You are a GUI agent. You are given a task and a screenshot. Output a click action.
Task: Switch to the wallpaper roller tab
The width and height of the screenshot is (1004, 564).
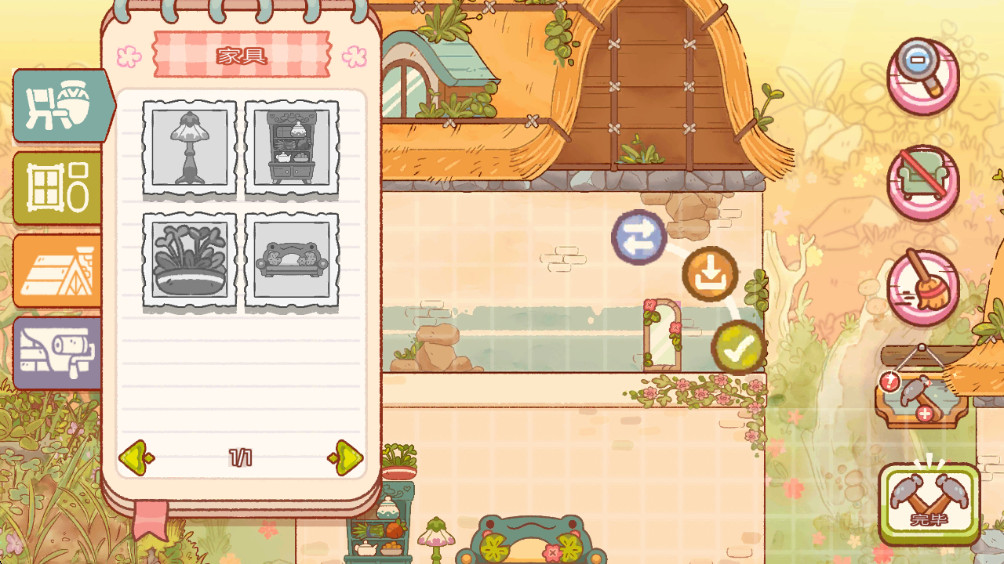tap(56, 352)
